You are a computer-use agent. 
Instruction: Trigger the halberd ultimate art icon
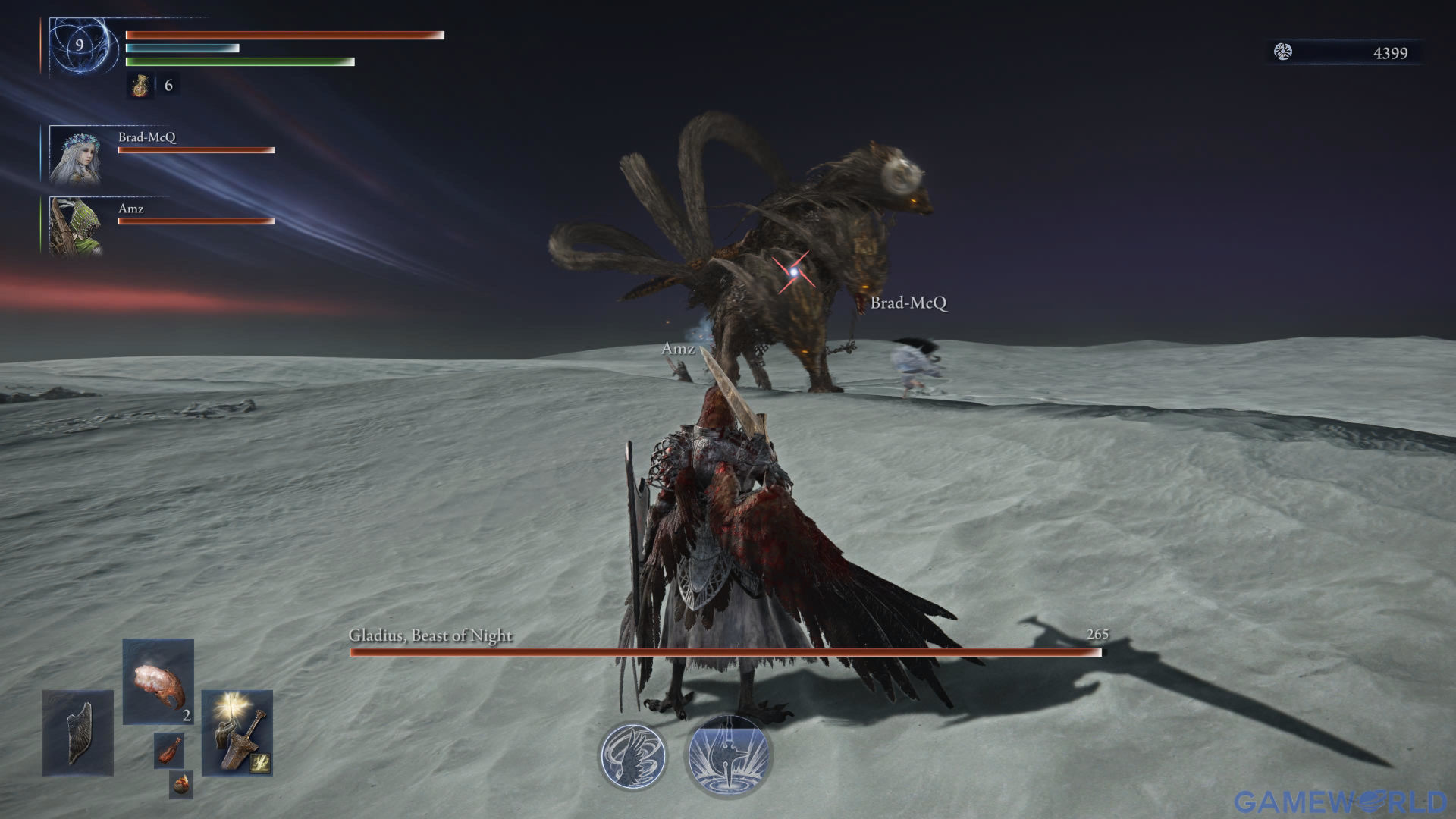pyautogui.click(x=728, y=756)
